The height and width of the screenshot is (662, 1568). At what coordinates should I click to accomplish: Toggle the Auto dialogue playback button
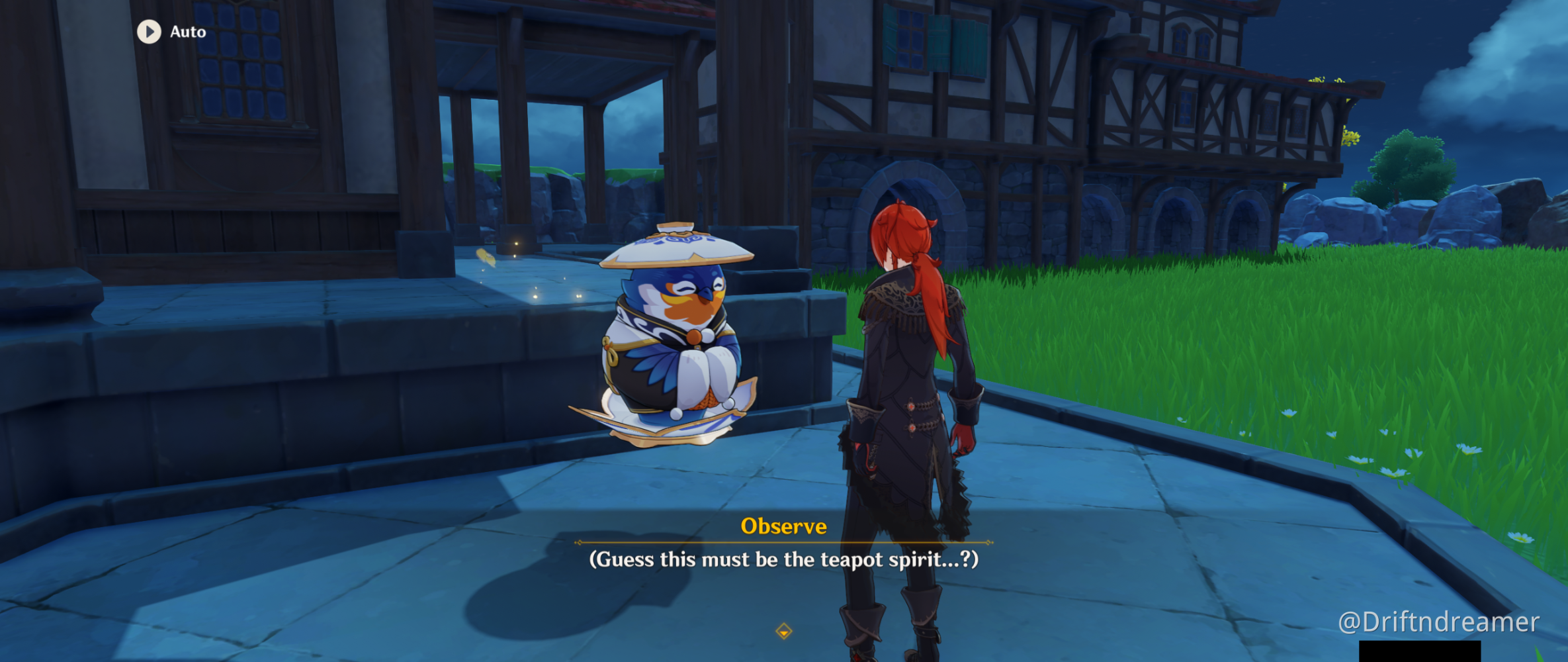click(x=150, y=32)
